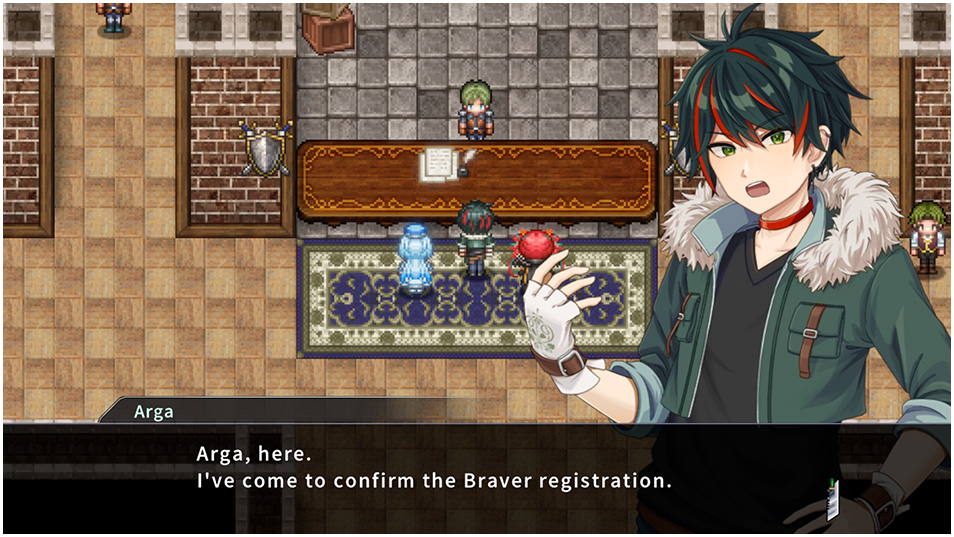Viewport: 954px width, 537px height.
Task: Advance Arga's dialogue text box
Action: pyautogui.click(x=432, y=468)
